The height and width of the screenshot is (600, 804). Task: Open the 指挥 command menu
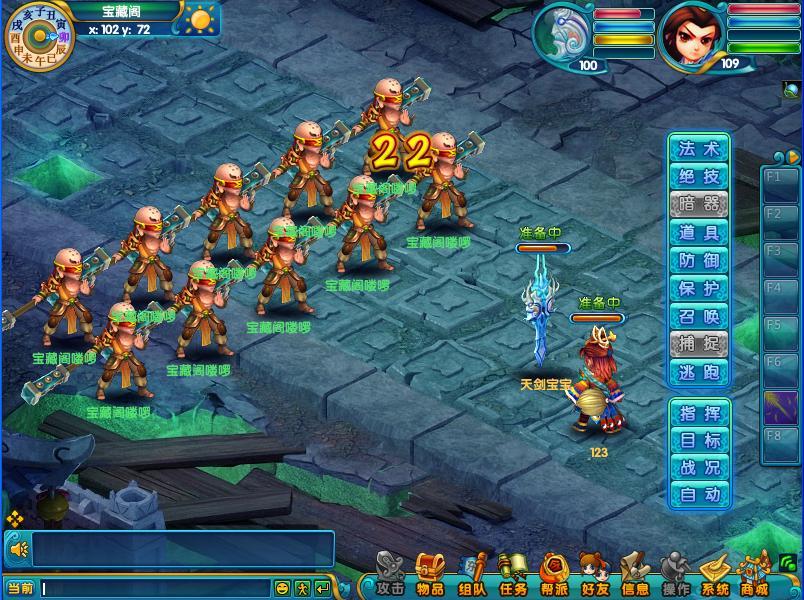(x=699, y=413)
